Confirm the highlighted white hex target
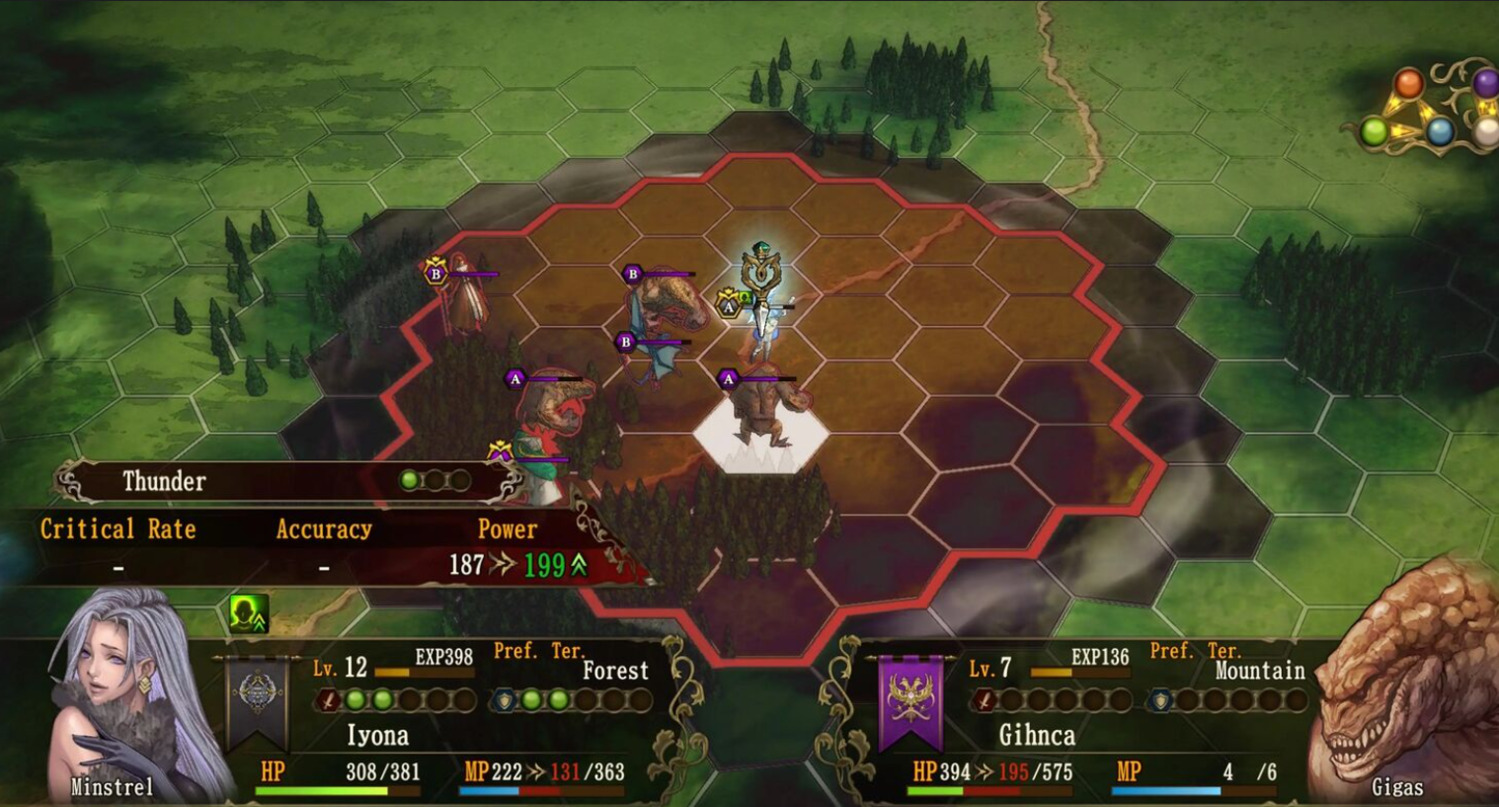Image resolution: width=1499 pixels, height=807 pixels. [x=761, y=430]
